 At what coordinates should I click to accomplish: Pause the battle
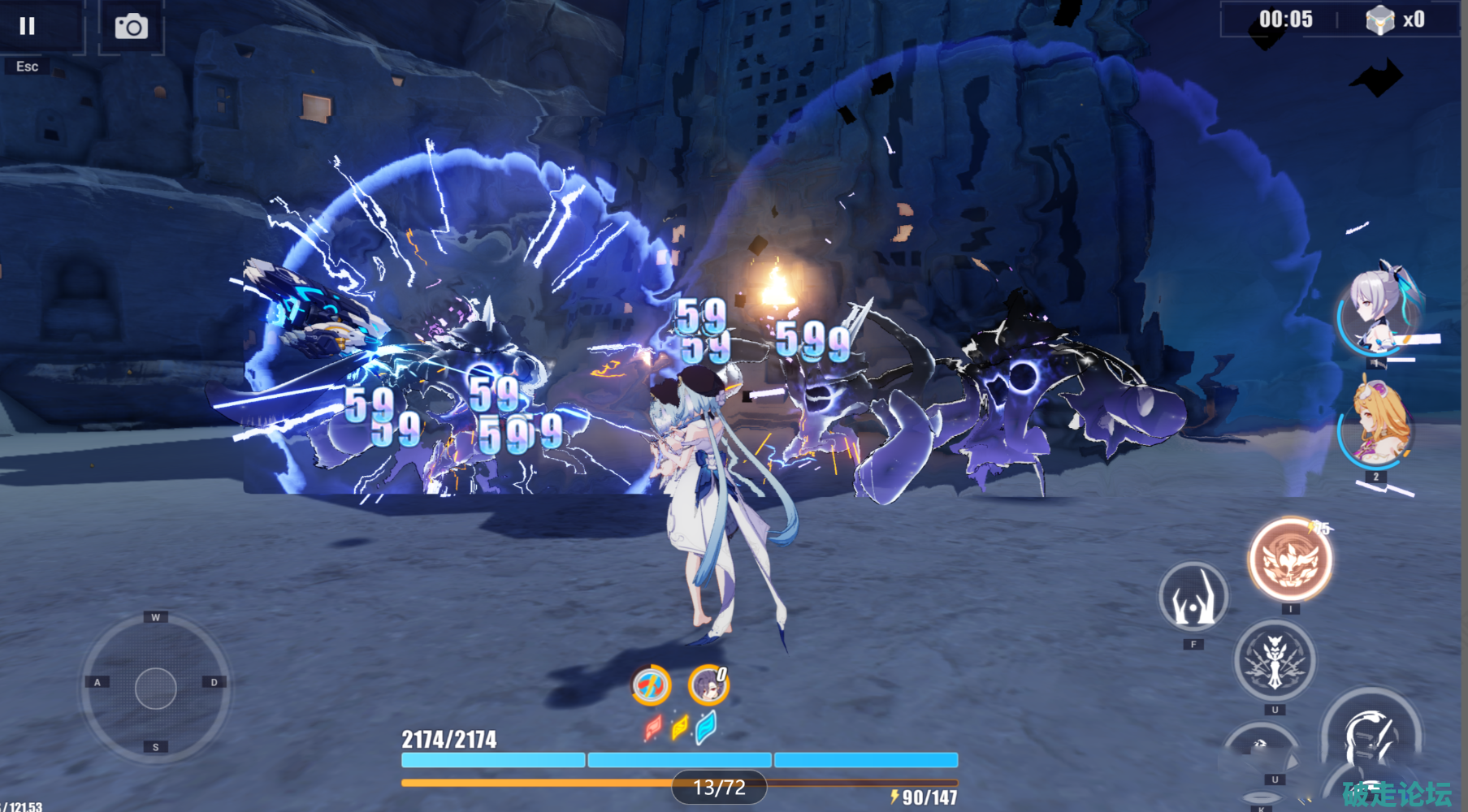coord(28,27)
